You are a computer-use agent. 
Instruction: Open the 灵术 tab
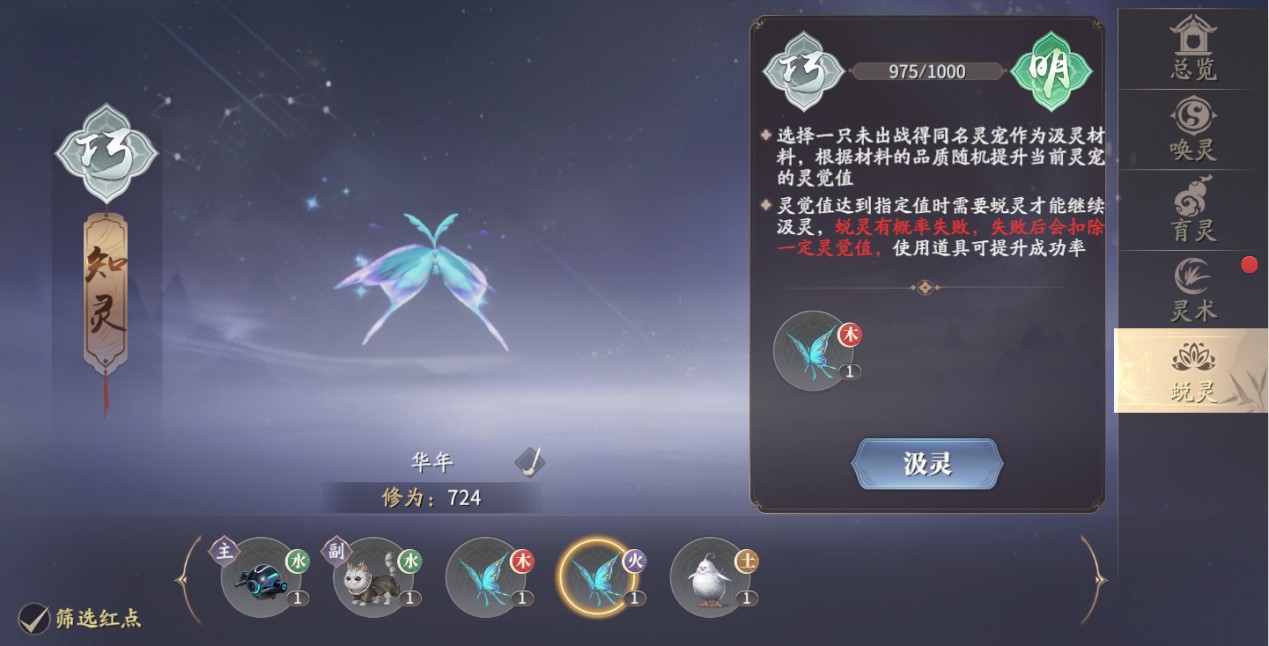pyautogui.click(x=1192, y=290)
